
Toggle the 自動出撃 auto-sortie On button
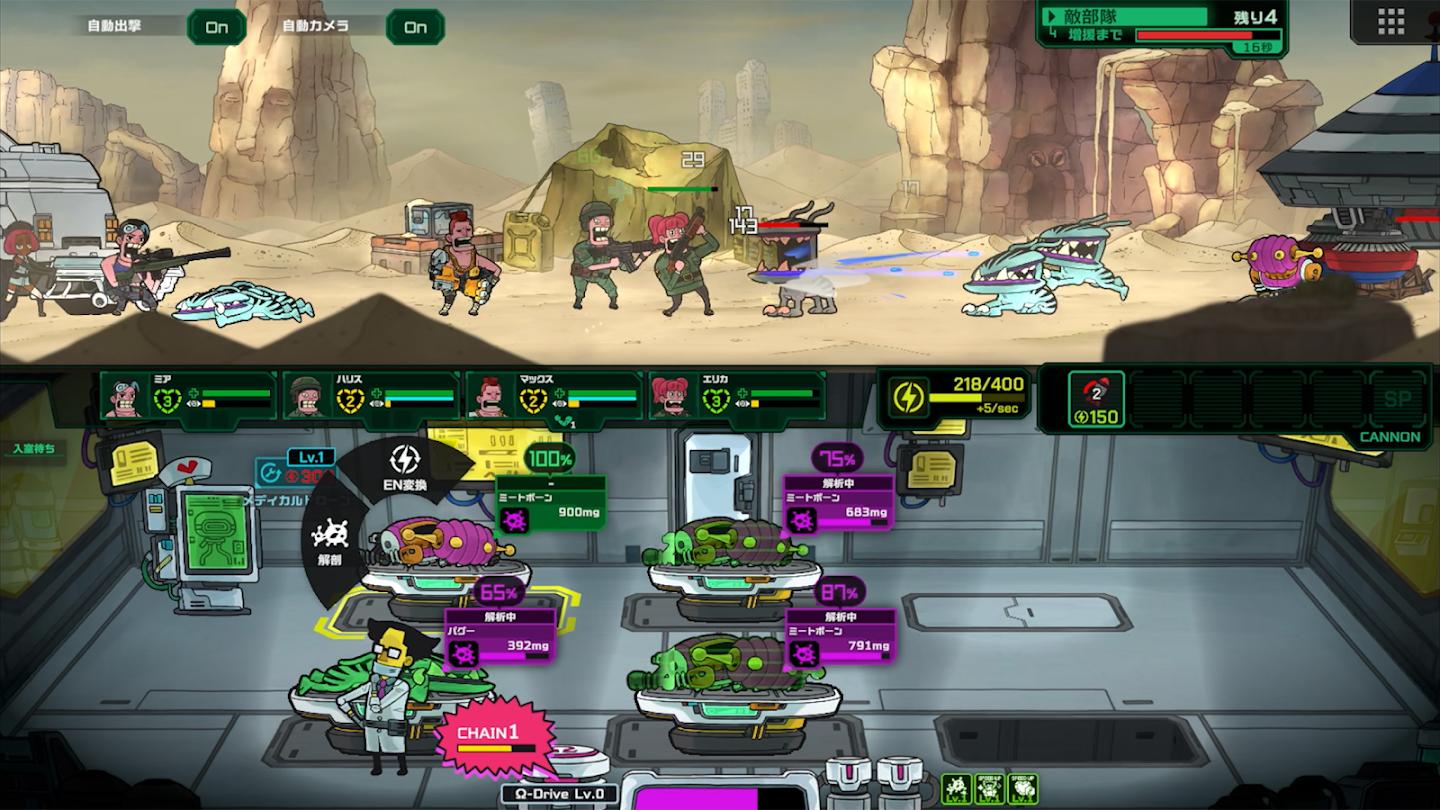click(216, 27)
